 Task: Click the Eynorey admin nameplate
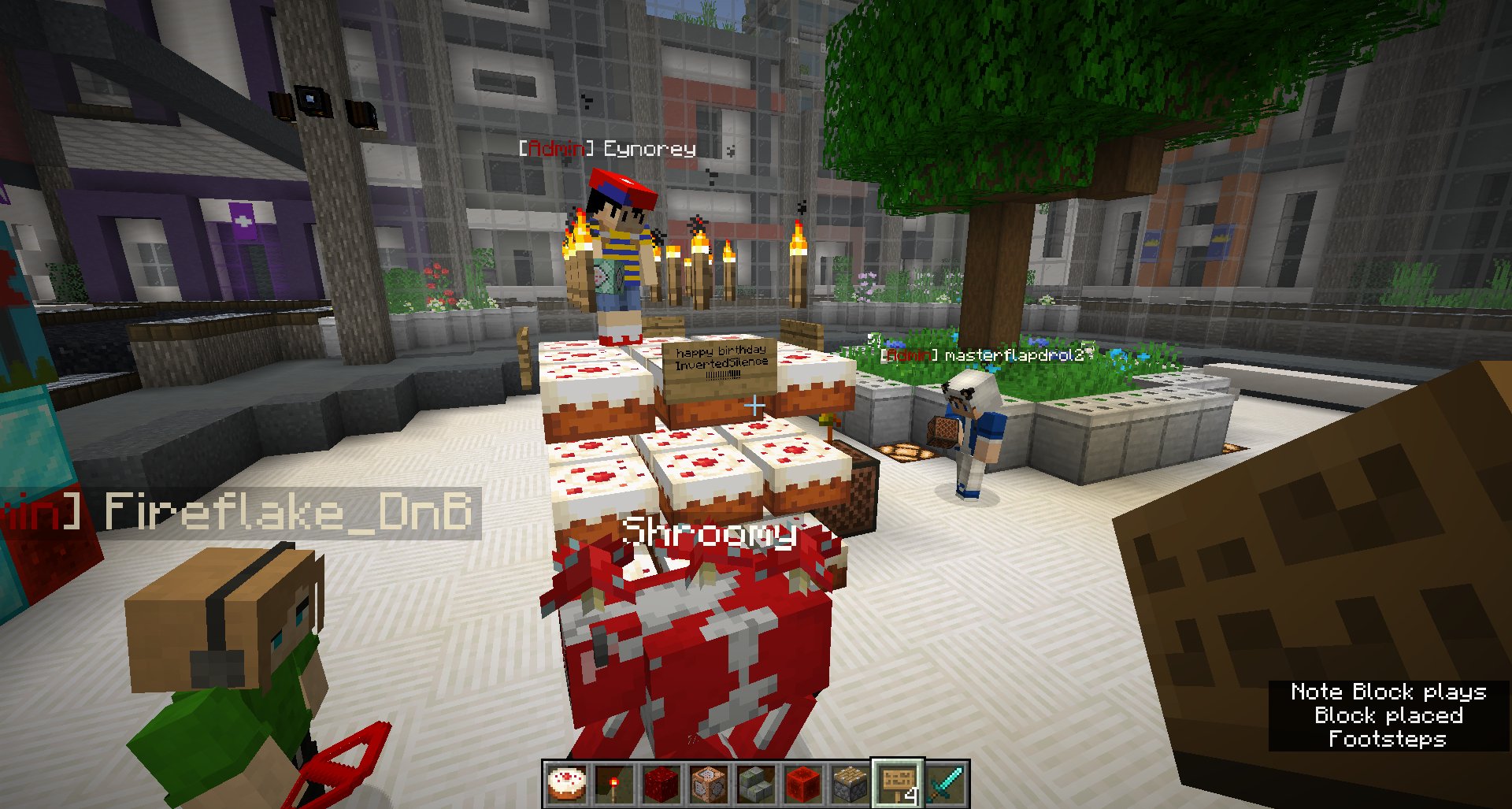point(606,147)
